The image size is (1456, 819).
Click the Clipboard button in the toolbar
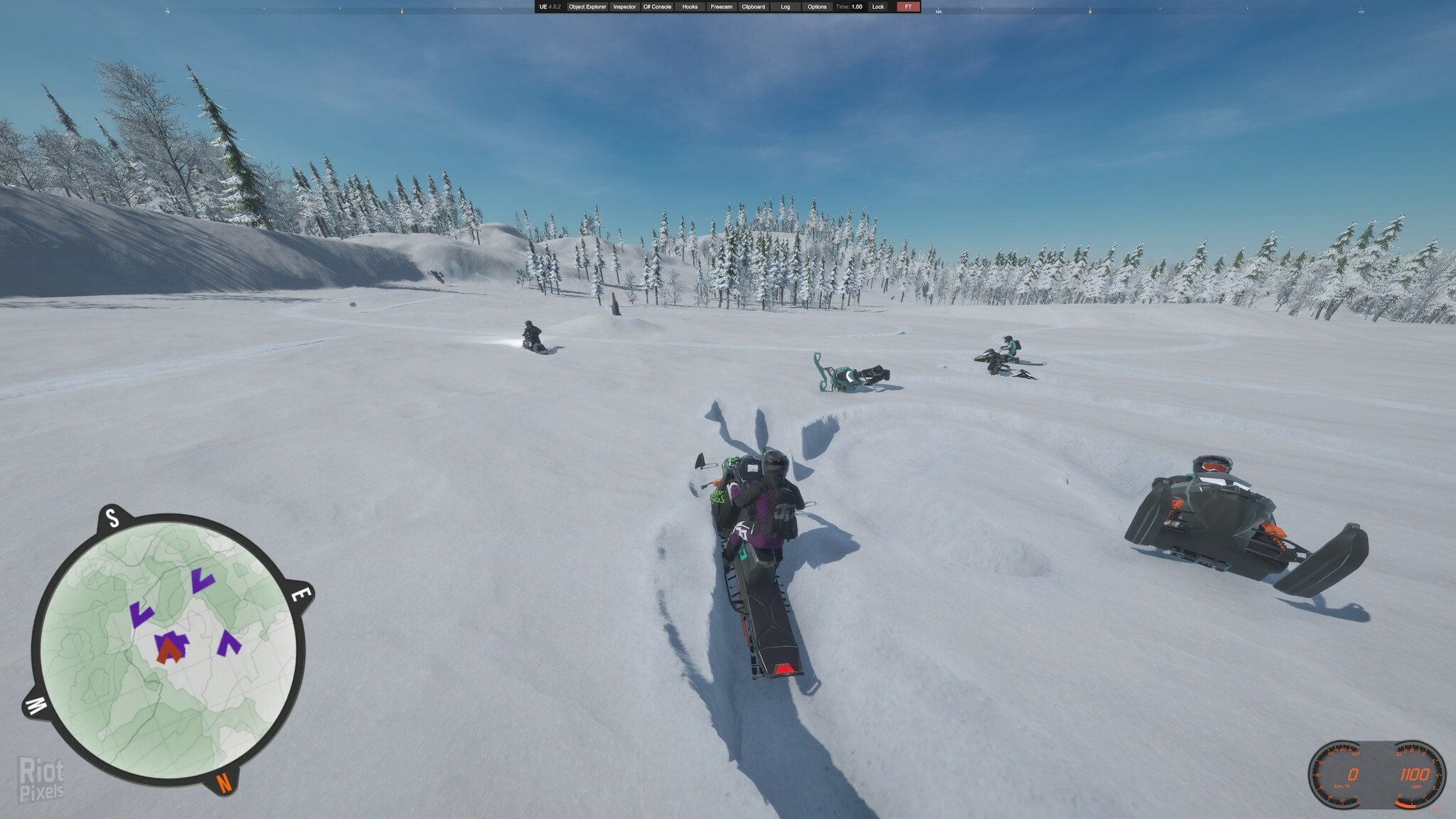point(753,6)
